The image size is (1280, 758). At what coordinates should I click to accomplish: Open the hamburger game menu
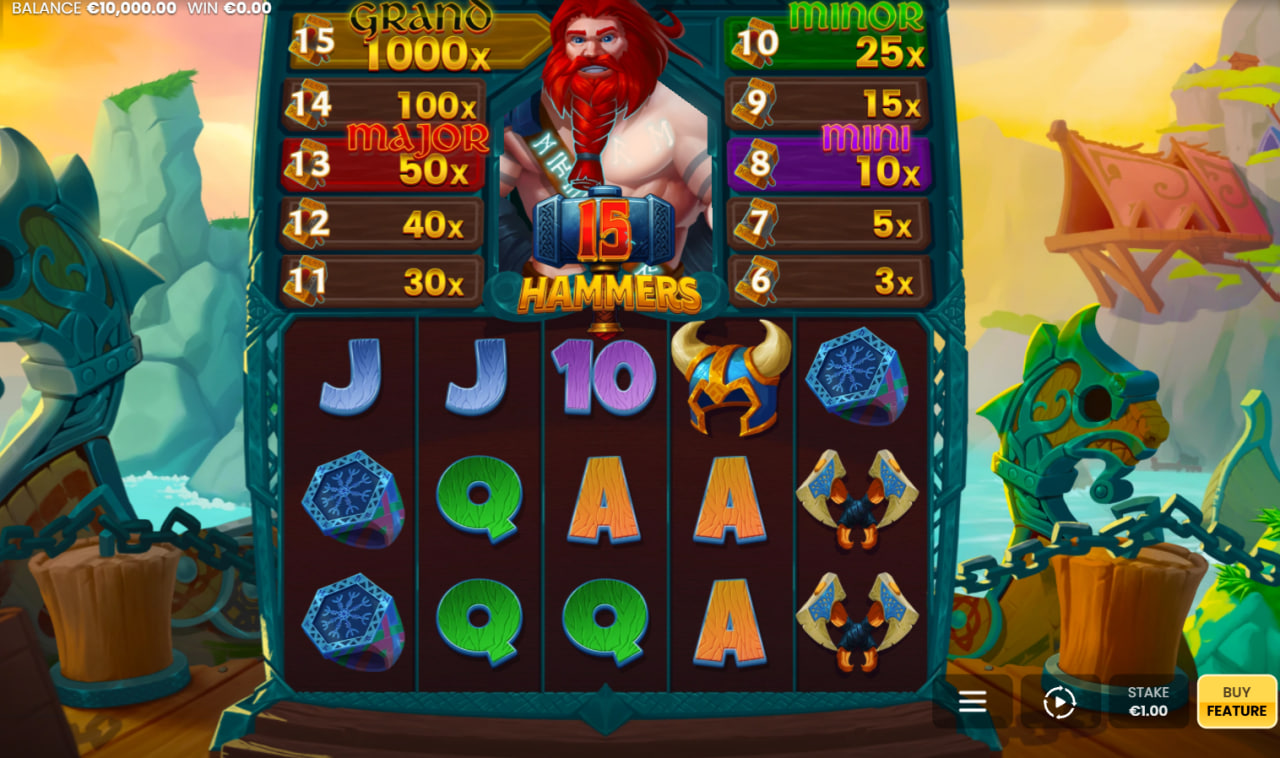pyautogui.click(x=970, y=701)
